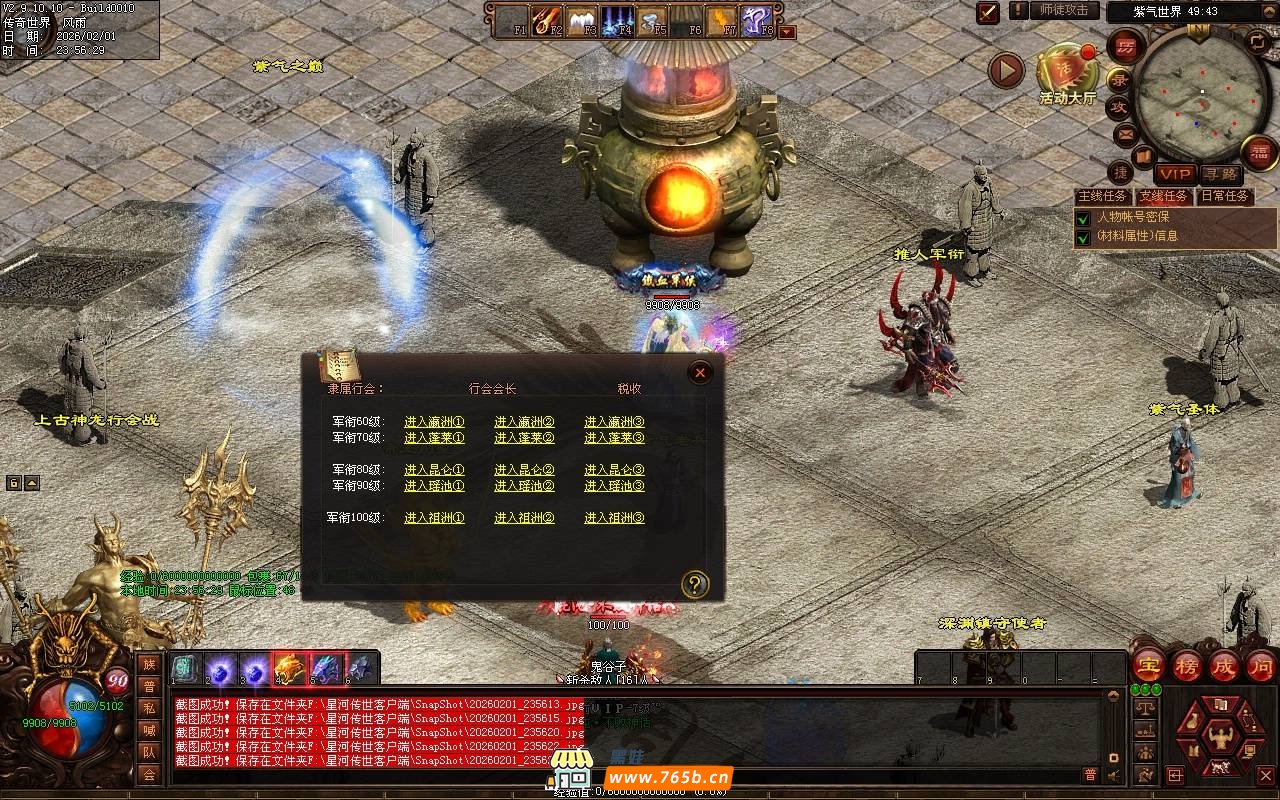This screenshot has height=800, width=1280.
Task: Toggle the 人物帐号密保 checkbox
Action: pyautogui.click(x=1083, y=218)
